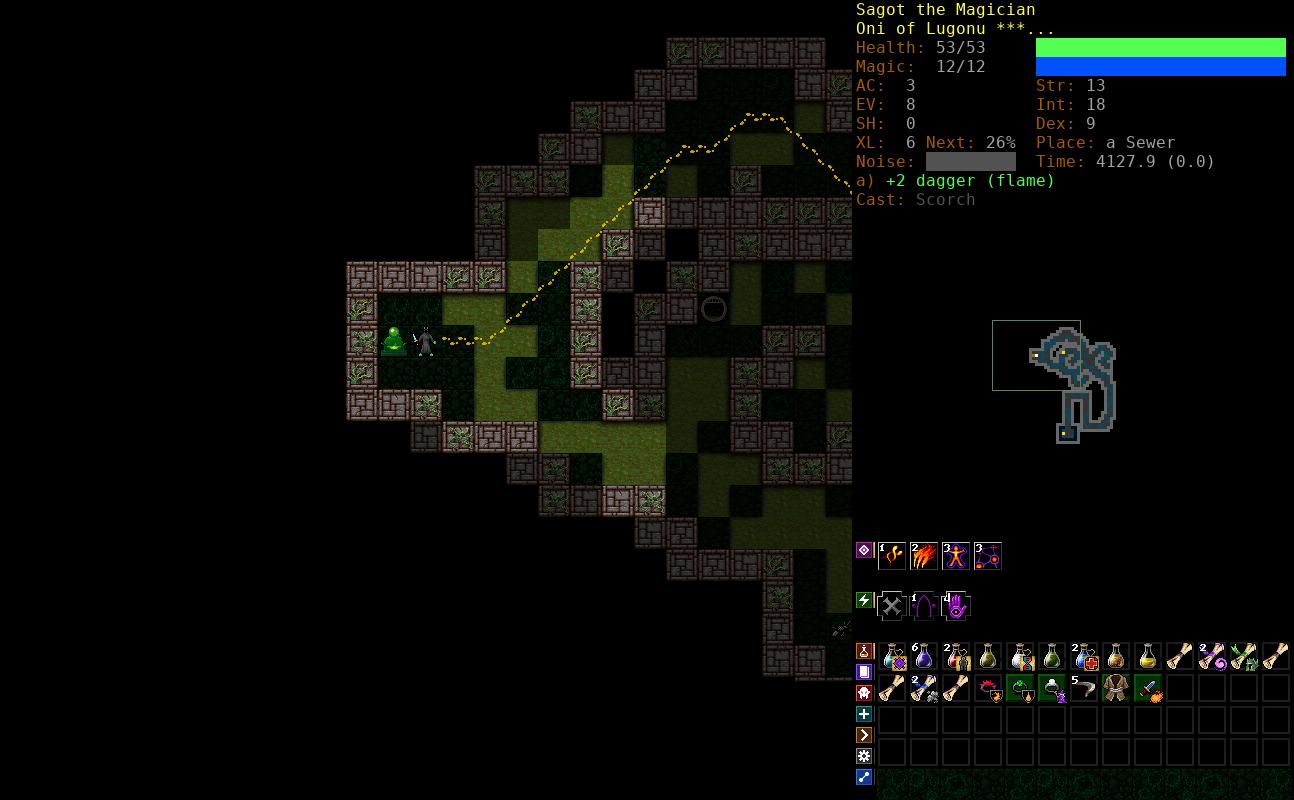Select the orange humanoid figure spell
This screenshot has width=1294, height=800.
click(955, 556)
